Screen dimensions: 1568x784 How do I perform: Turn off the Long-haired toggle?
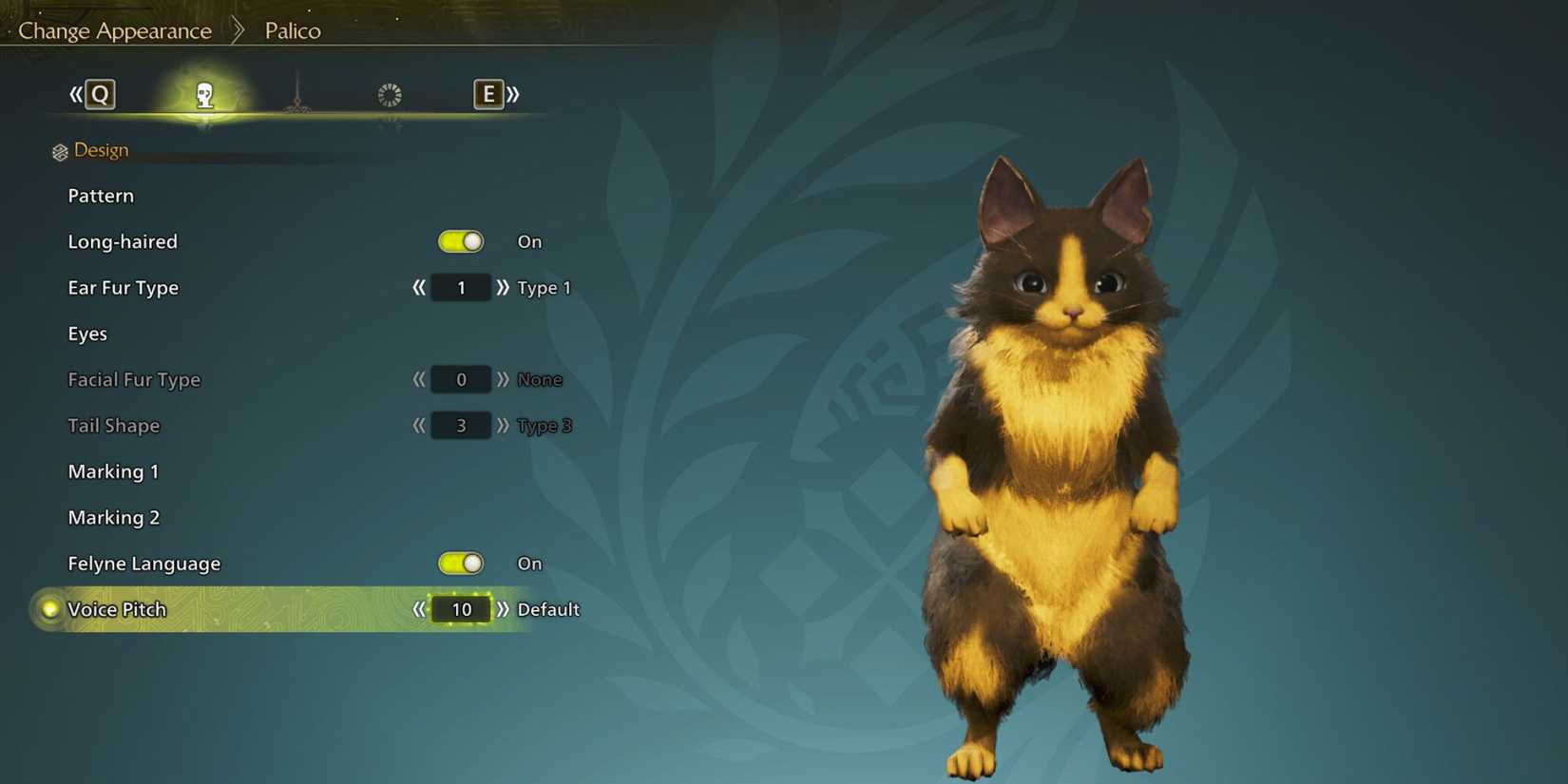[461, 241]
